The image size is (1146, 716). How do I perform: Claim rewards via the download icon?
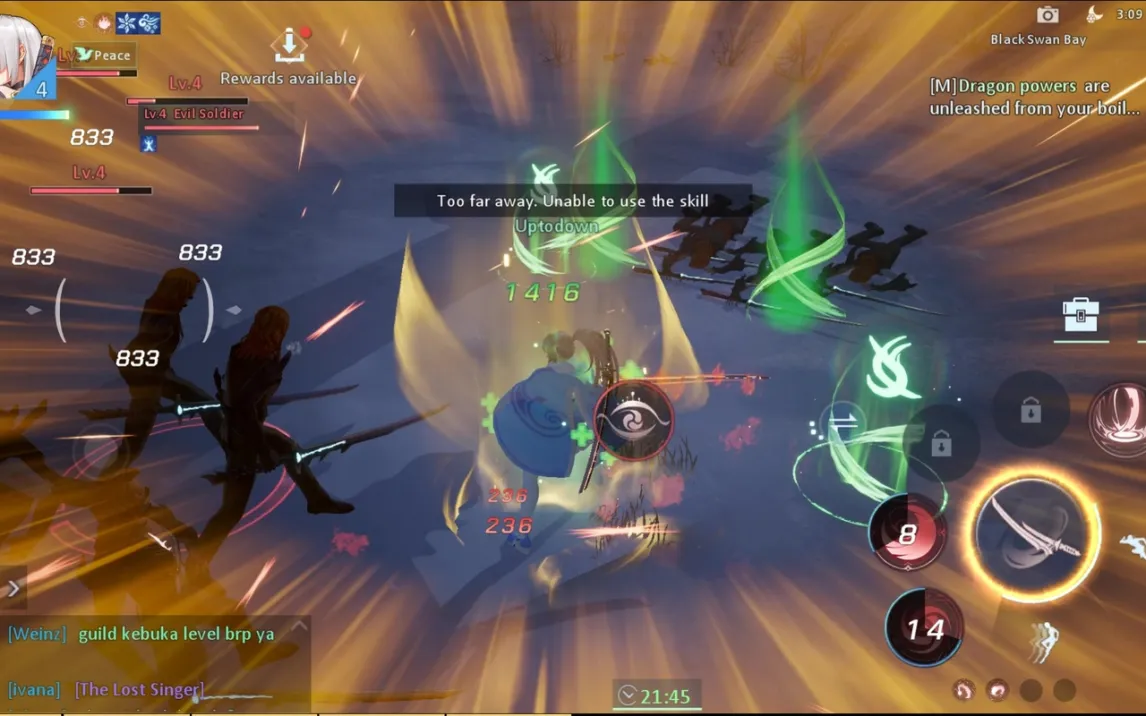pyautogui.click(x=289, y=45)
